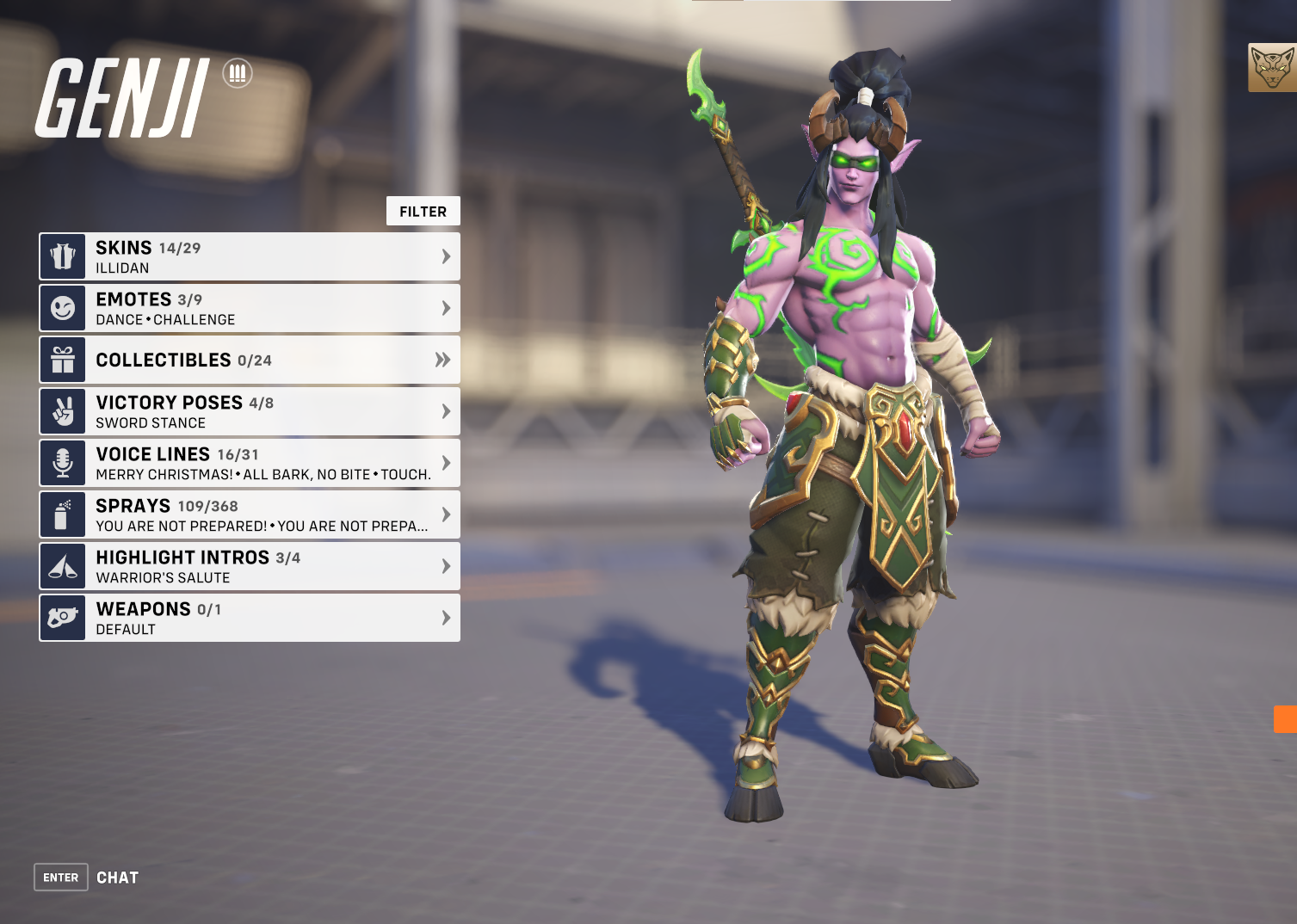Select the EMOTES row showing DANCE CHALLENGE
Screen dimensions: 1297x924
coord(250,307)
